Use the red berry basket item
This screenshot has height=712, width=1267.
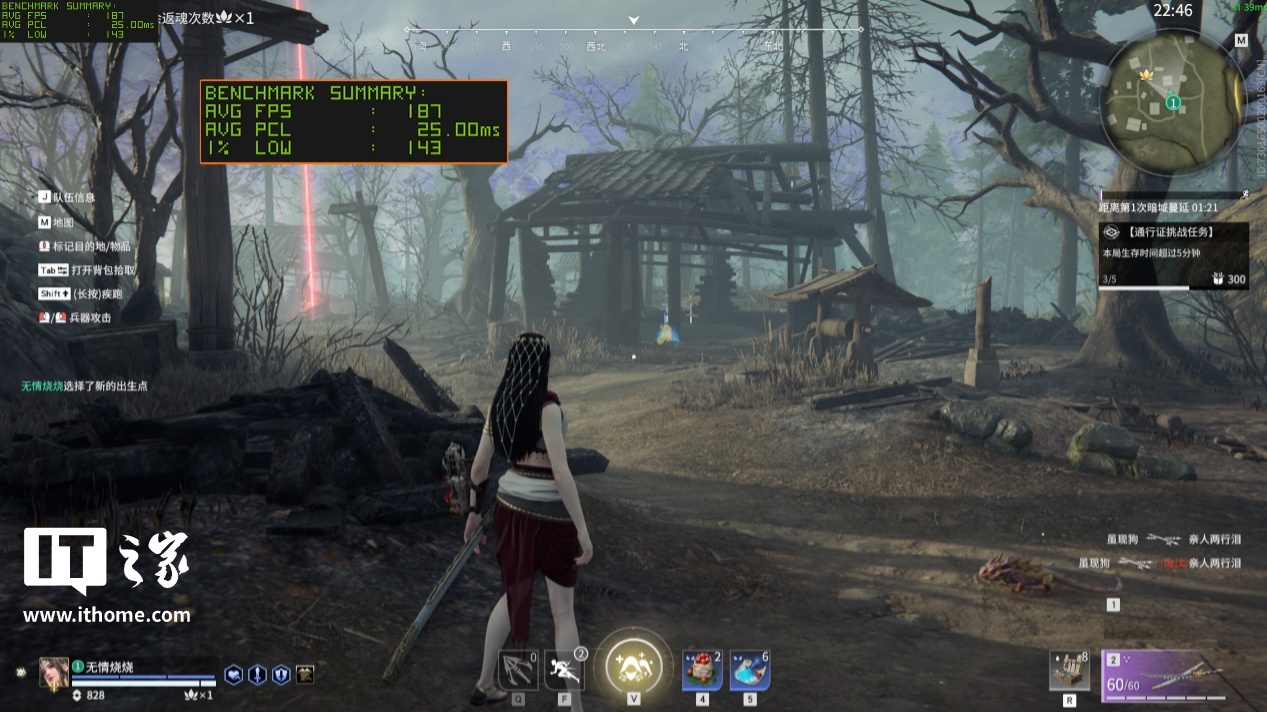702,669
